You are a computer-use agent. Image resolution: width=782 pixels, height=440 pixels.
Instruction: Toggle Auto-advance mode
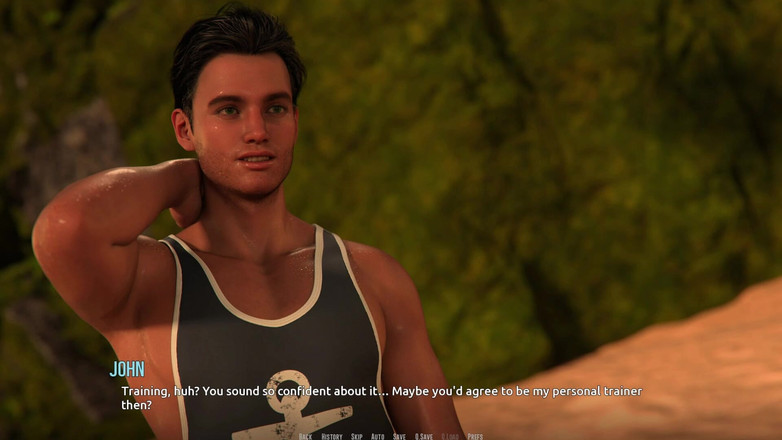tap(378, 436)
